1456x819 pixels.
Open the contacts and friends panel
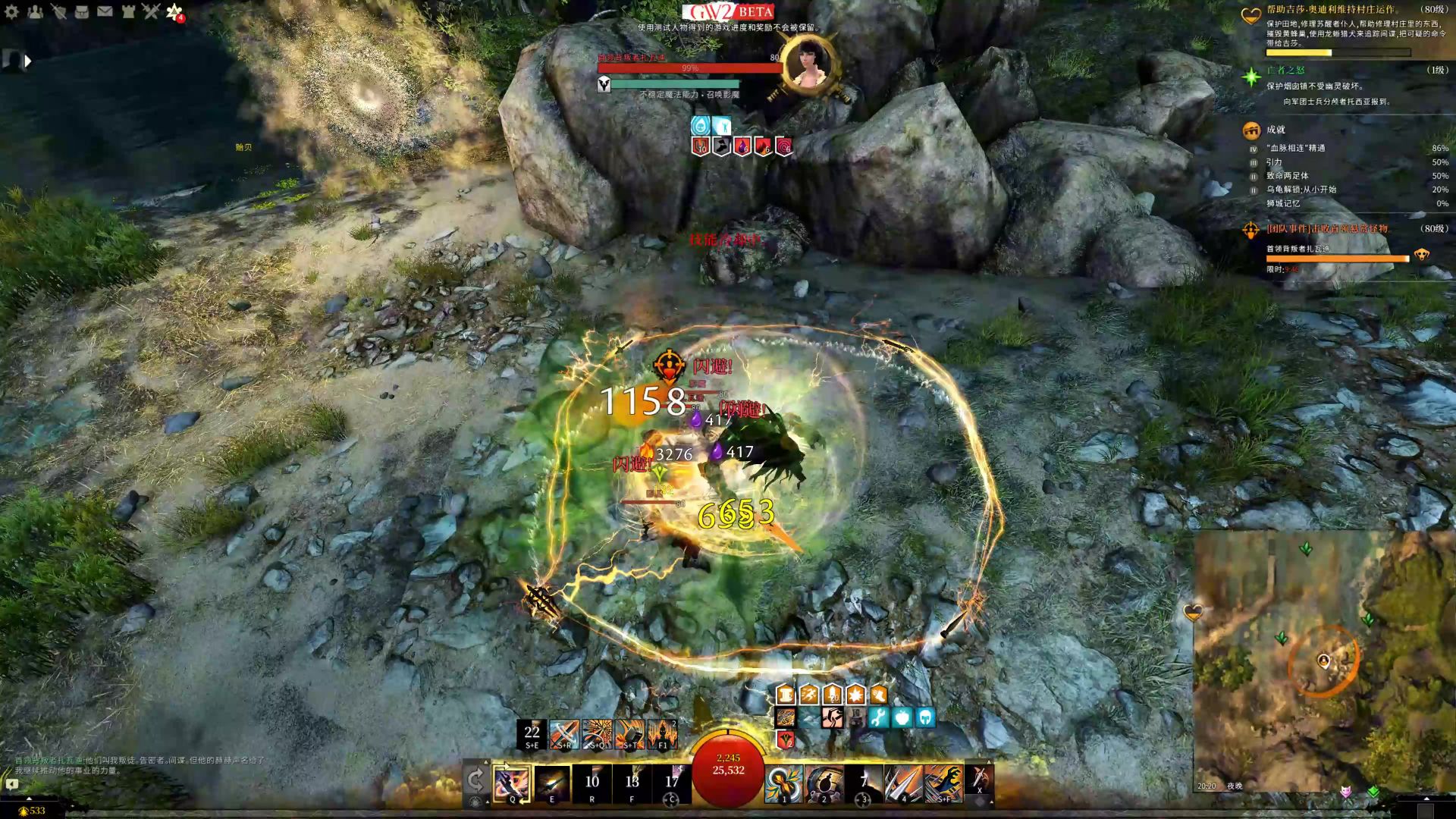point(35,11)
